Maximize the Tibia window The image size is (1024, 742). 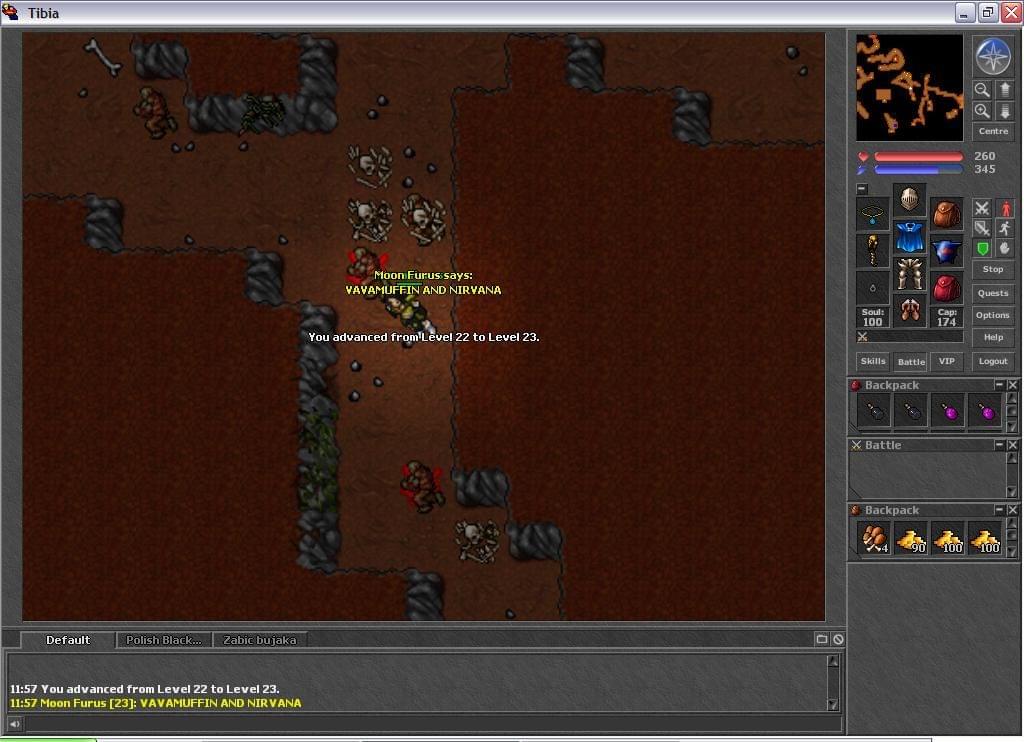[x=988, y=12]
